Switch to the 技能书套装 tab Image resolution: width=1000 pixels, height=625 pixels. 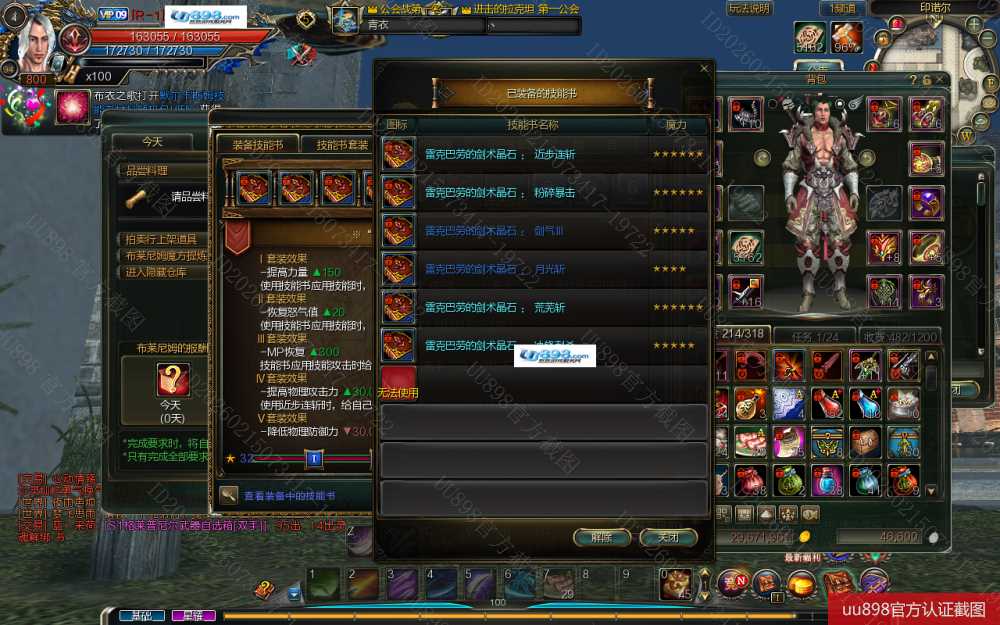(x=341, y=144)
